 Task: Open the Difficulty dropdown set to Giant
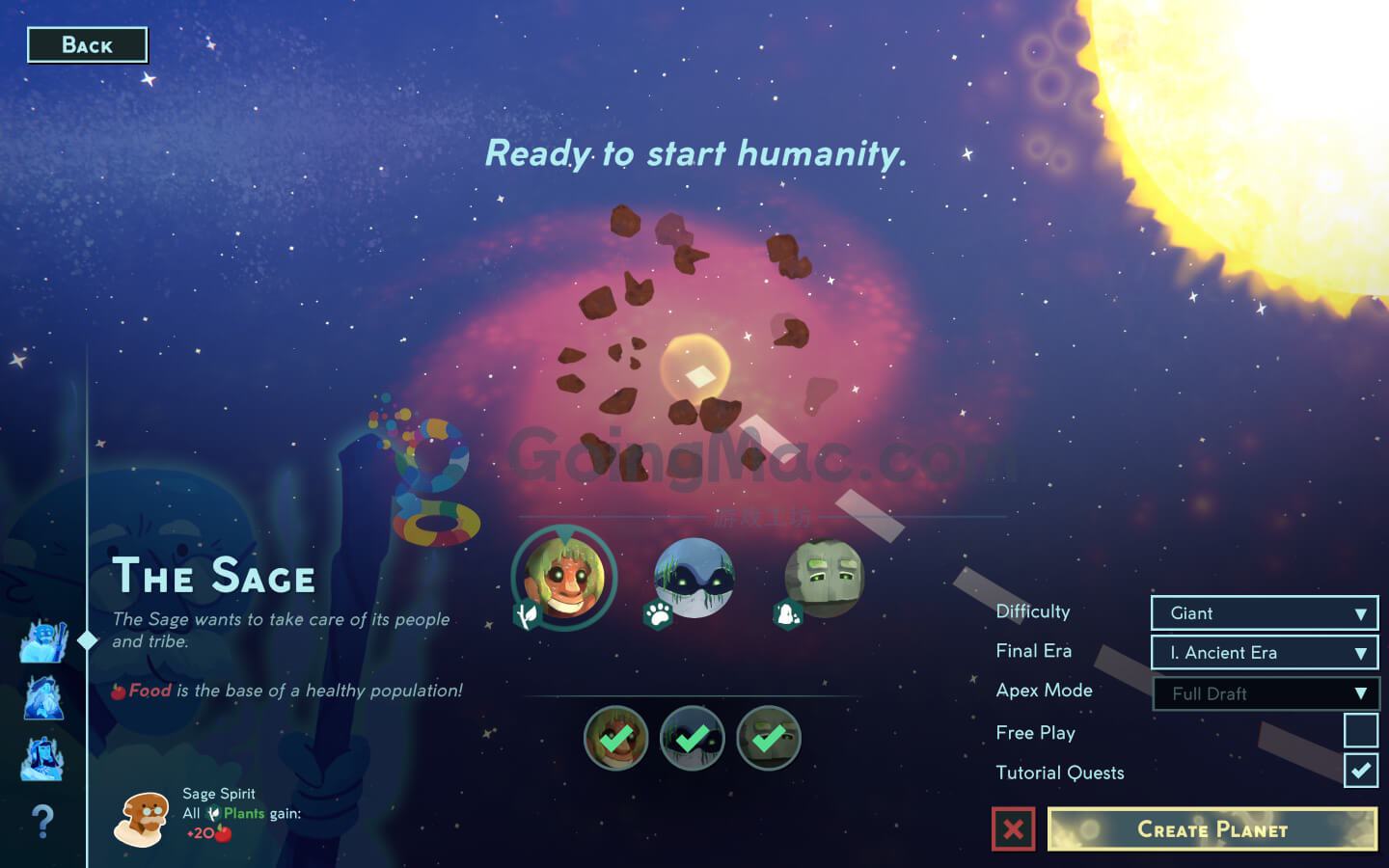1264,613
